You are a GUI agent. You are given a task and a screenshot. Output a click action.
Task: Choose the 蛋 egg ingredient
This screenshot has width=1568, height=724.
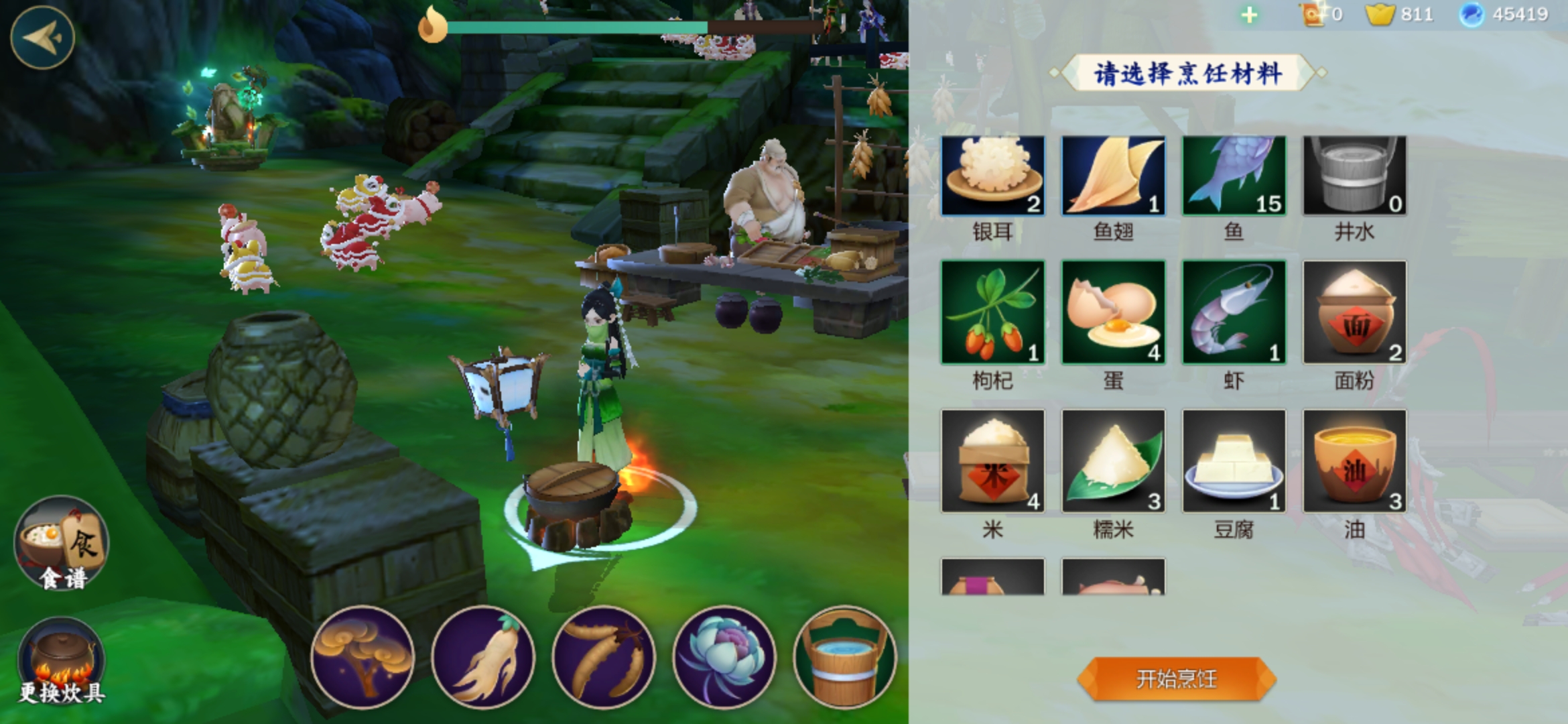tap(1113, 312)
